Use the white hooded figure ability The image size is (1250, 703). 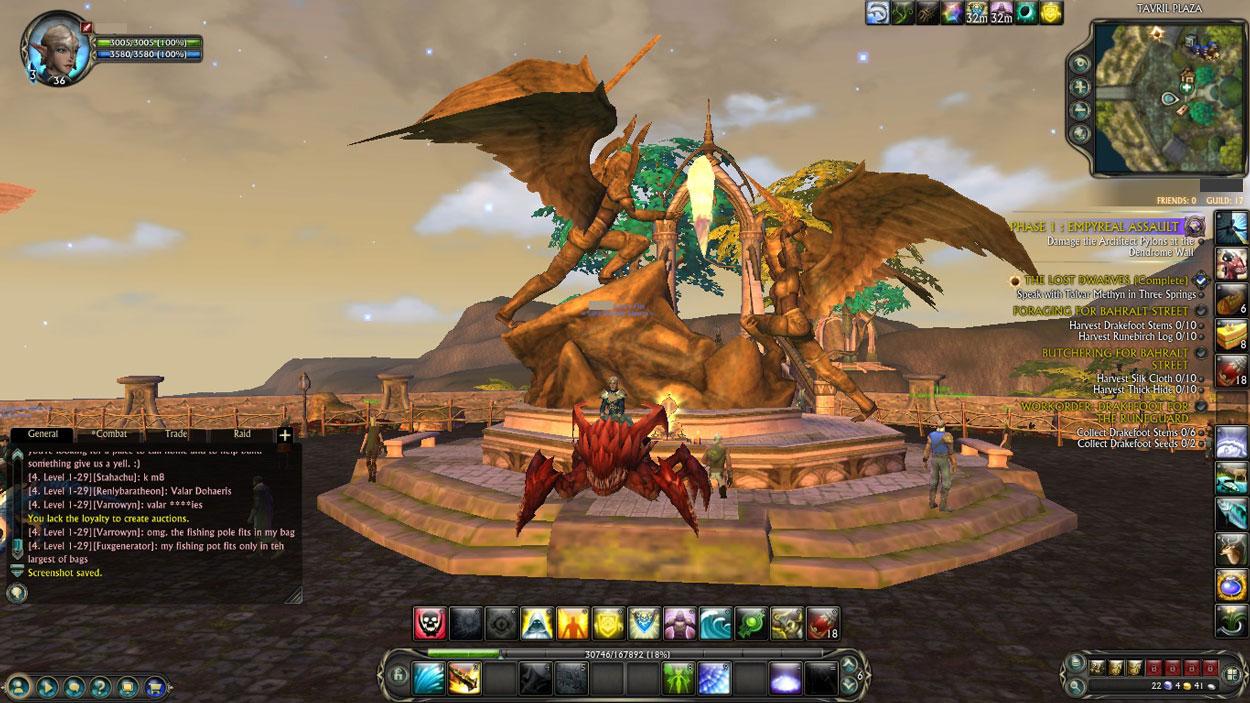[538, 623]
